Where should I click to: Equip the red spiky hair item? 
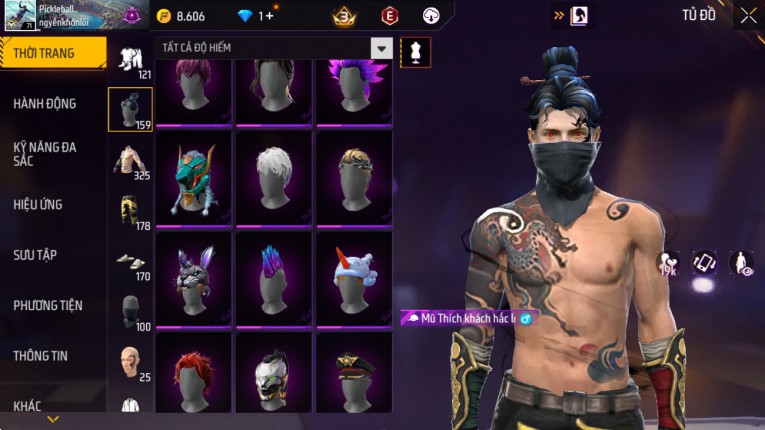pyautogui.click(x=194, y=374)
